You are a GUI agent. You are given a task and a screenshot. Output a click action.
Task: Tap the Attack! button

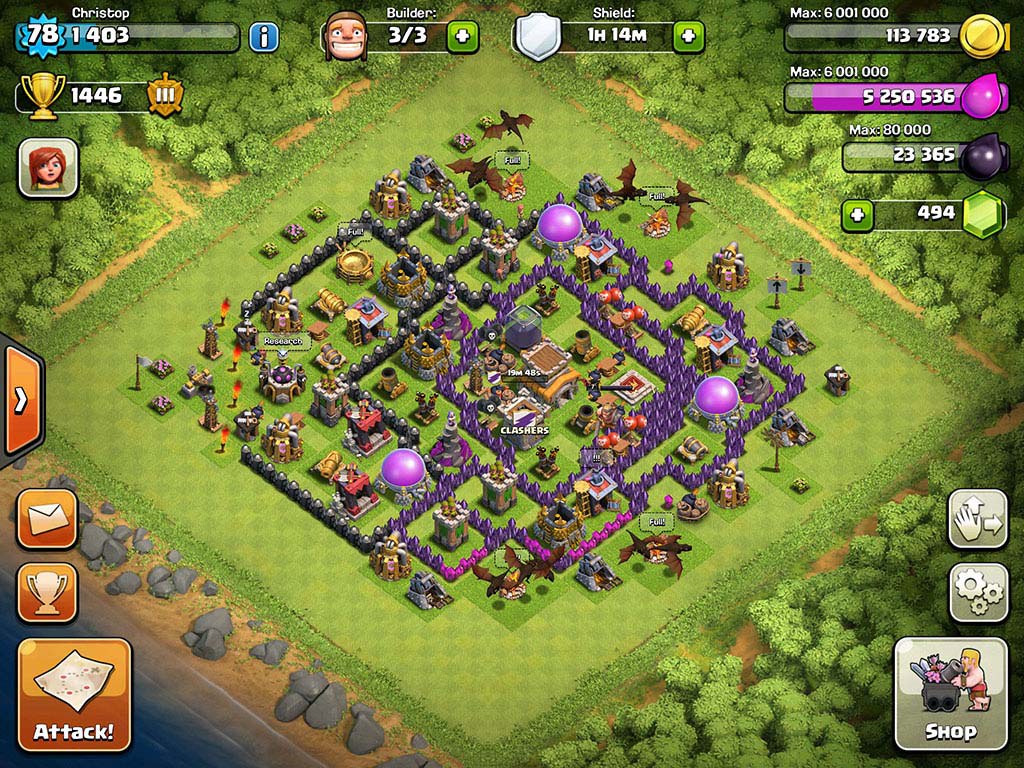(74, 695)
